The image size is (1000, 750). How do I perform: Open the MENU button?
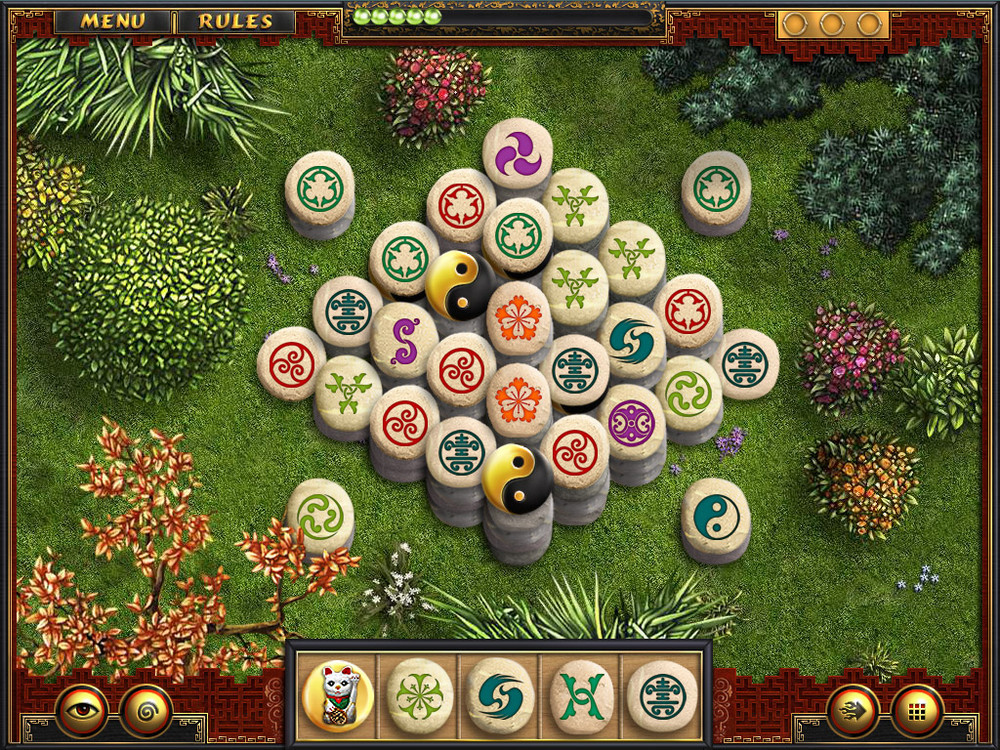click(x=113, y=21)
